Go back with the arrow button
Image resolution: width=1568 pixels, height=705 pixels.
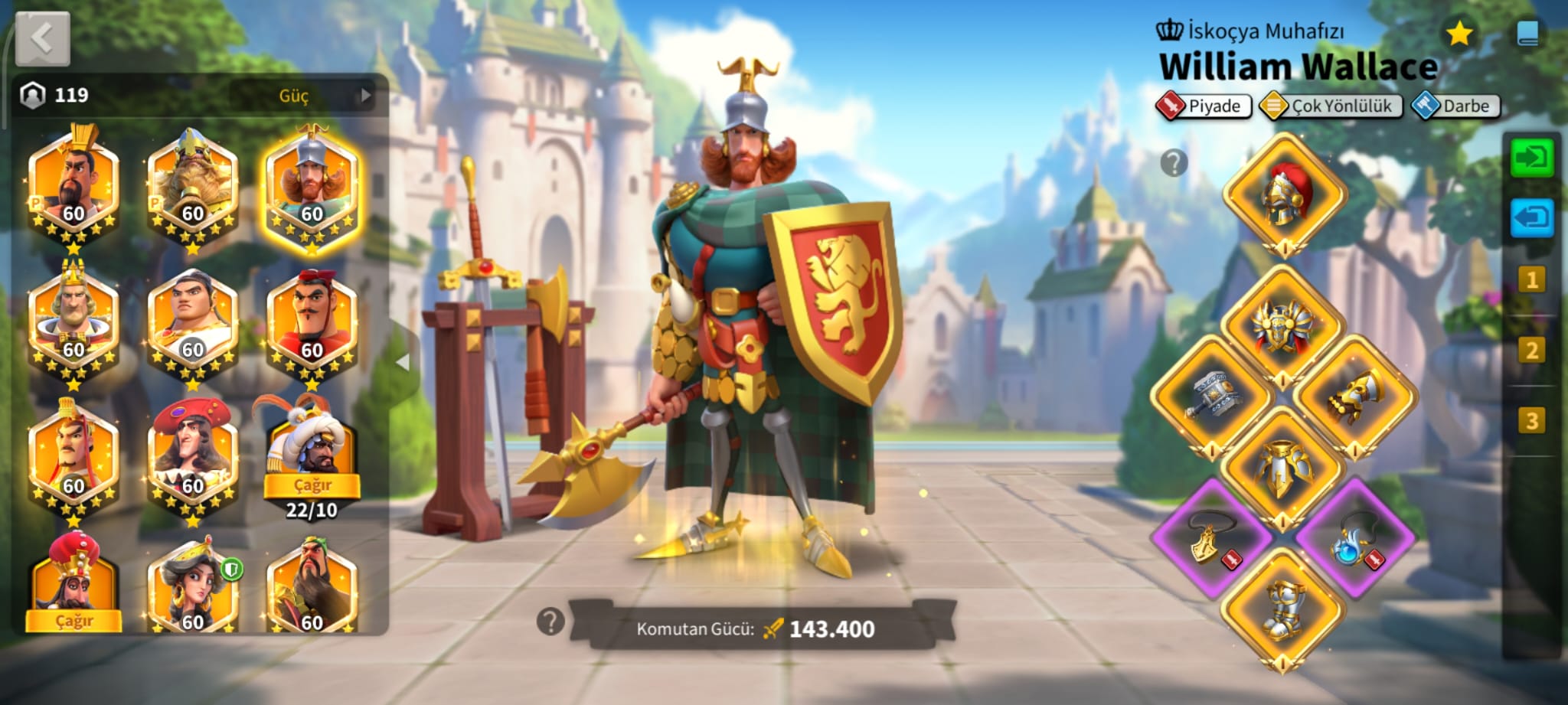click(43, 38)
